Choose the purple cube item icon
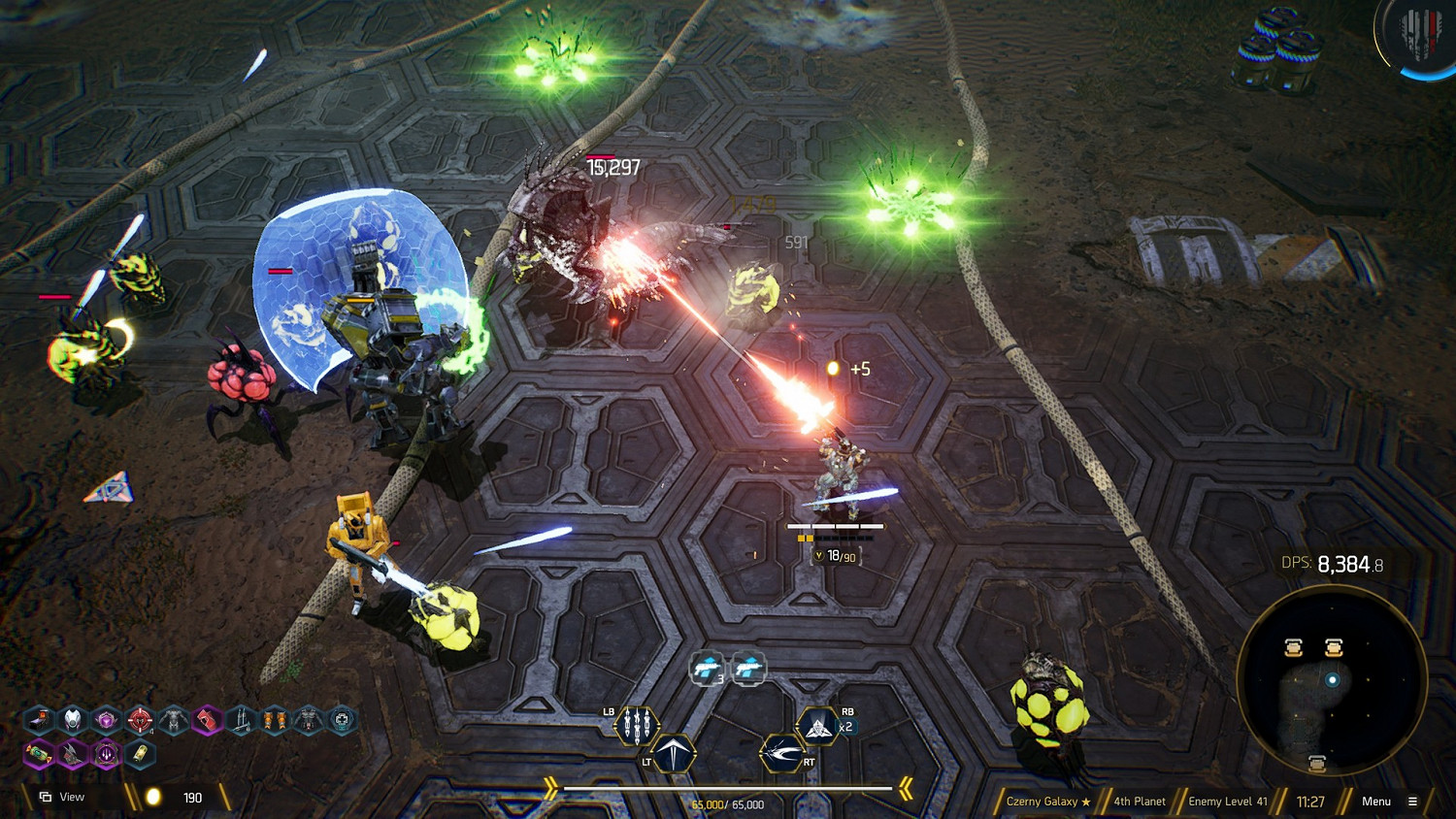The image size is (1456, 819). point(106,720)
